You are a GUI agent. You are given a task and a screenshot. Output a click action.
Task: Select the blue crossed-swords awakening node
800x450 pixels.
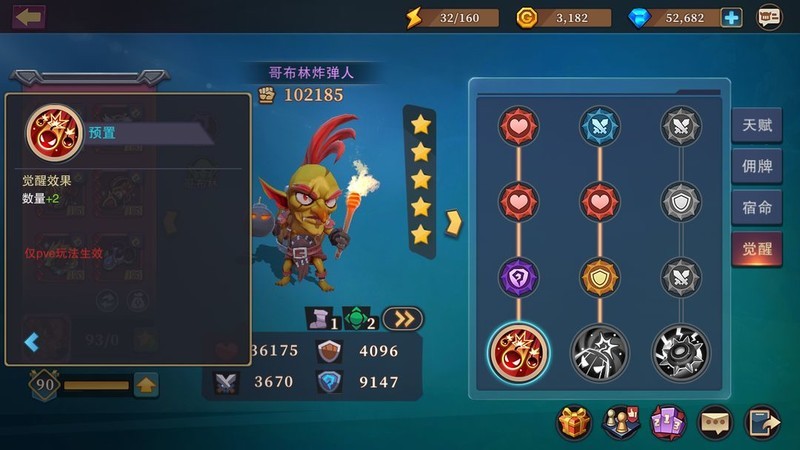(600, 127)
